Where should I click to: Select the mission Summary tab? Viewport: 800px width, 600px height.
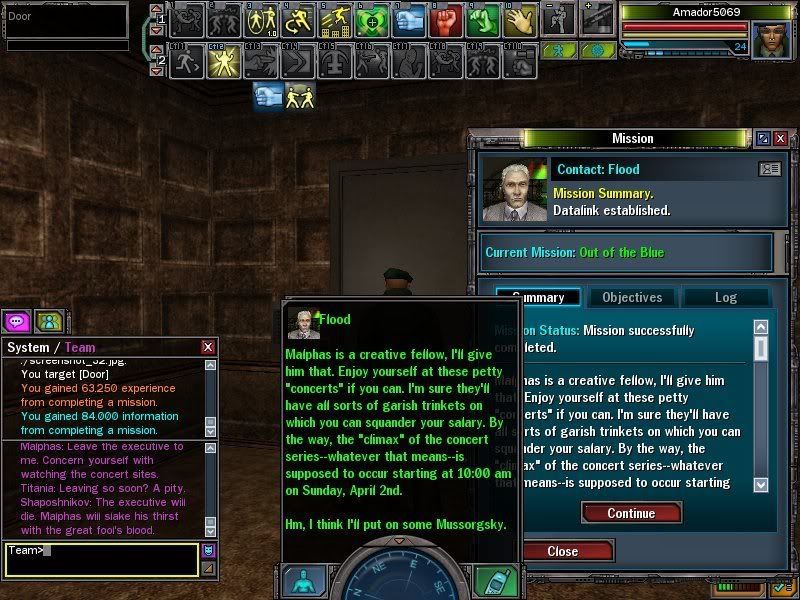point(539,297)
